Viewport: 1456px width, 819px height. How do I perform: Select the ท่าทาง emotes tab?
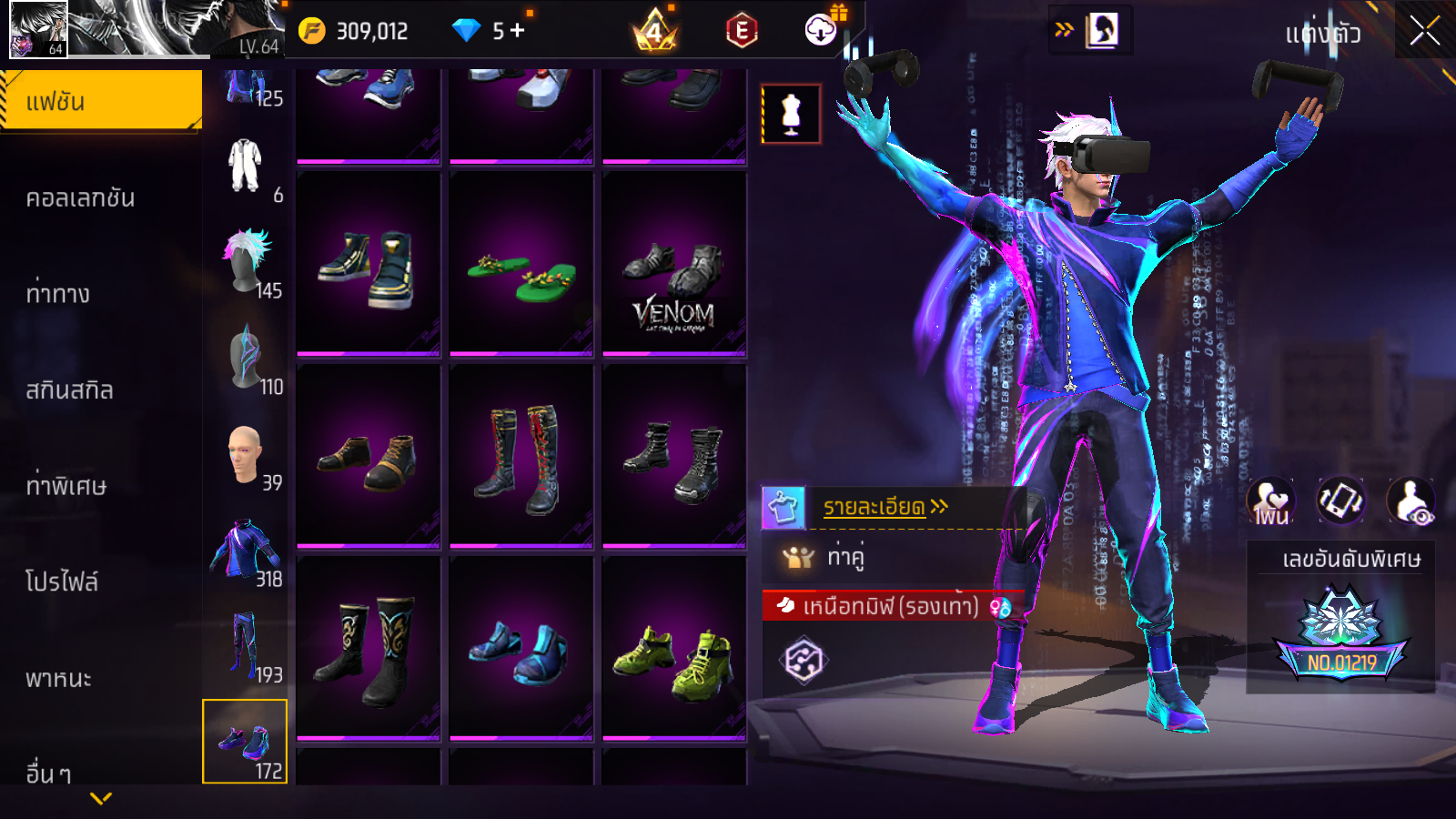click(58, 294)
